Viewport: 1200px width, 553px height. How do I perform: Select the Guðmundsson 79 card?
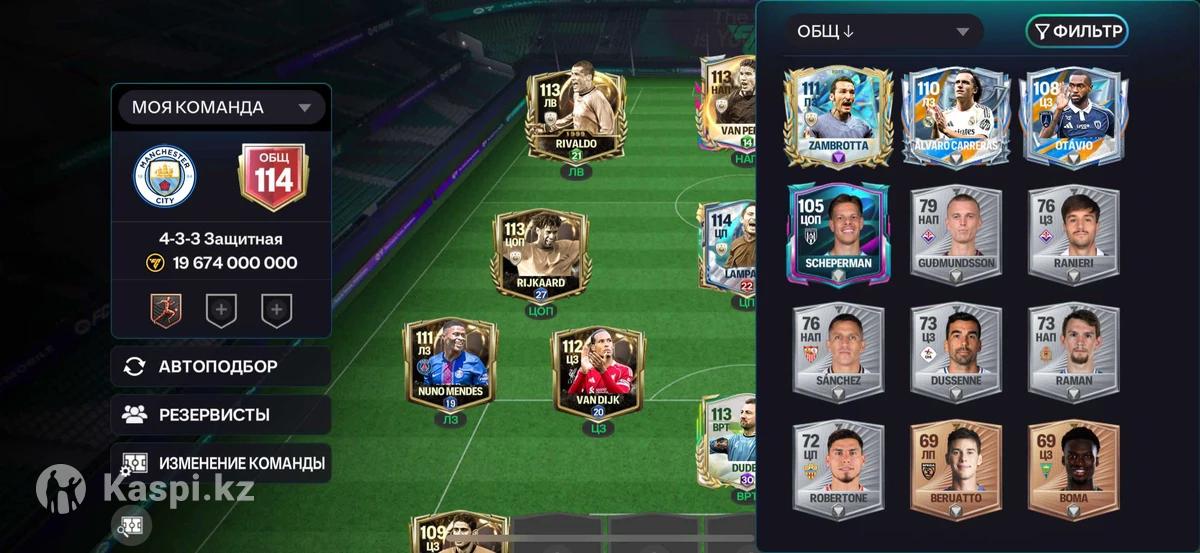coord(956,234)
